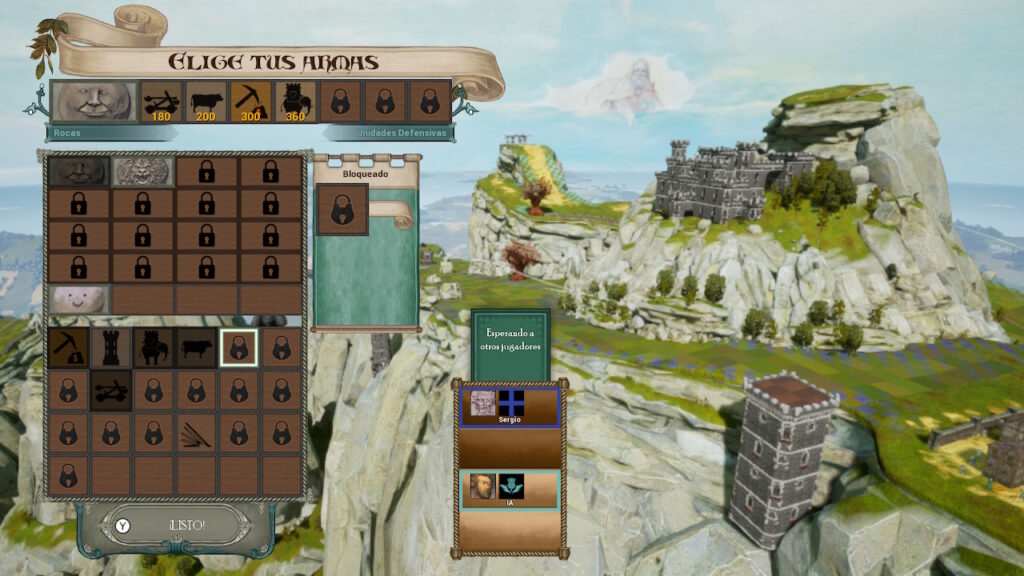Screen dimensions: 1024x576
Task: Pick the 180 catapult in the top loadout bar
Action: click(160, 101)
